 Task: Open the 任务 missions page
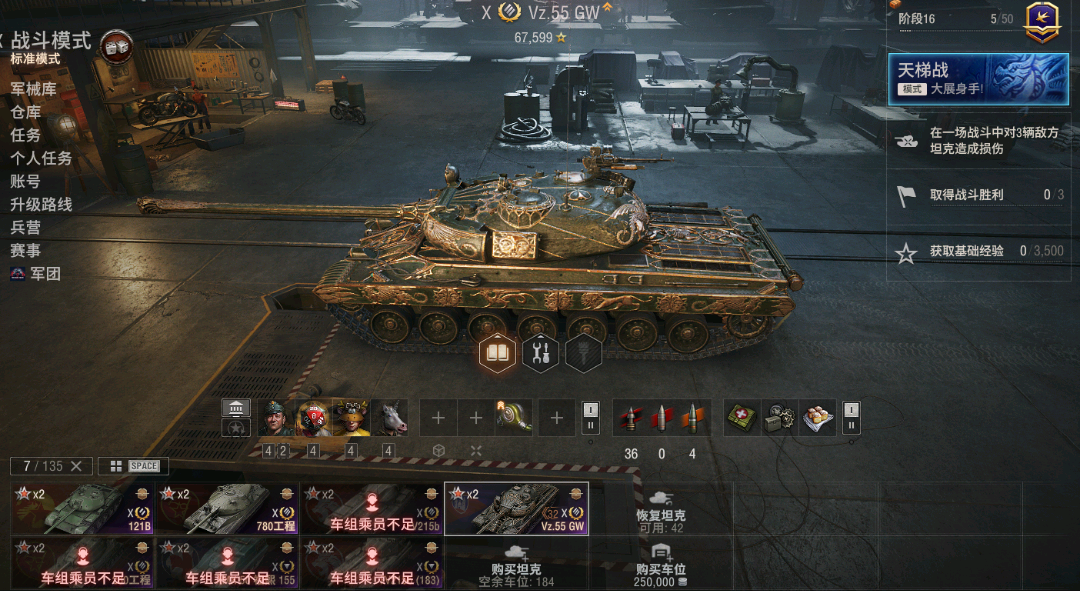[26, 135]
